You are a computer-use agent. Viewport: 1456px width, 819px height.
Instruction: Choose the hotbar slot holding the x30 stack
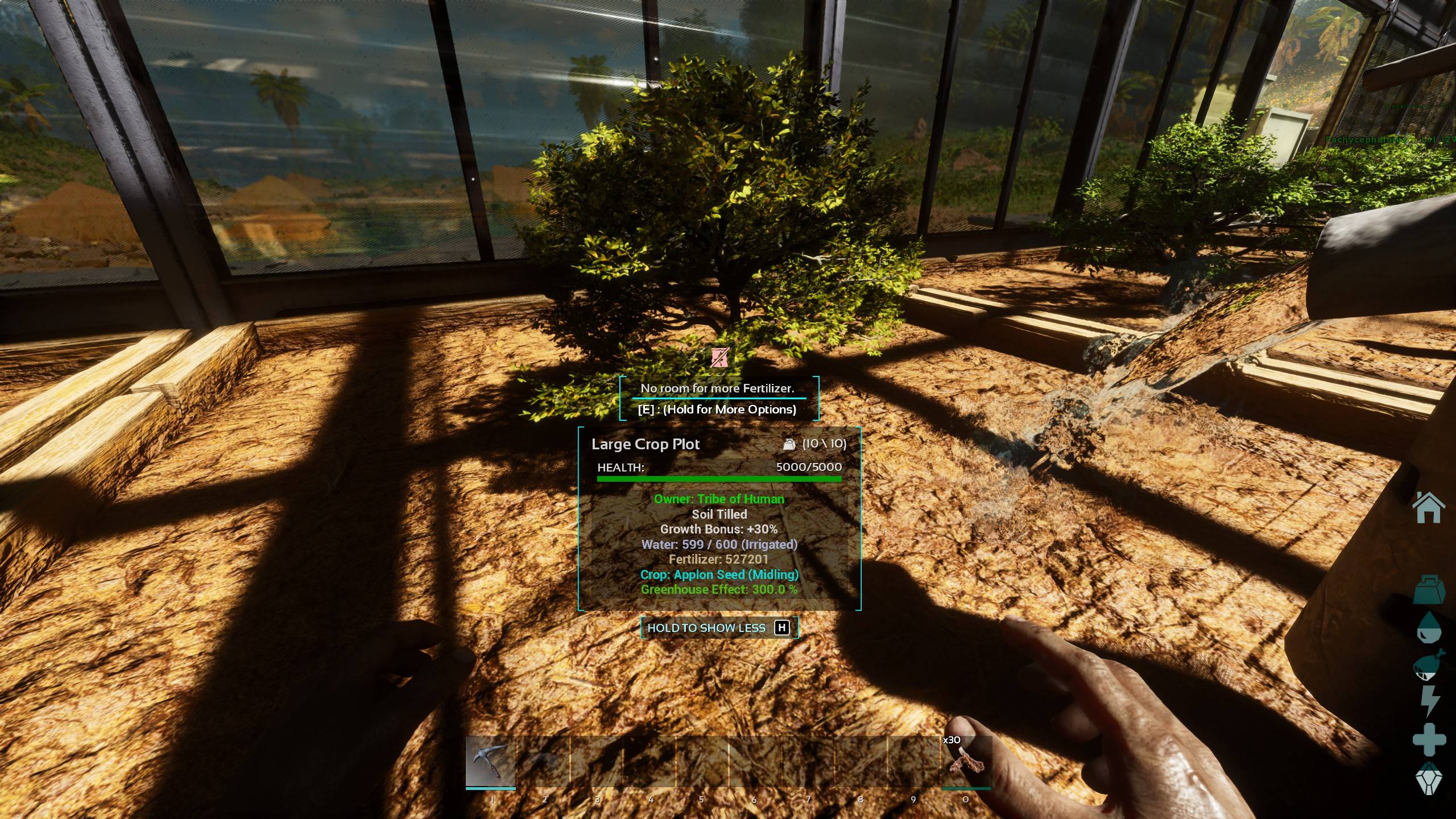tap(966, 762)
